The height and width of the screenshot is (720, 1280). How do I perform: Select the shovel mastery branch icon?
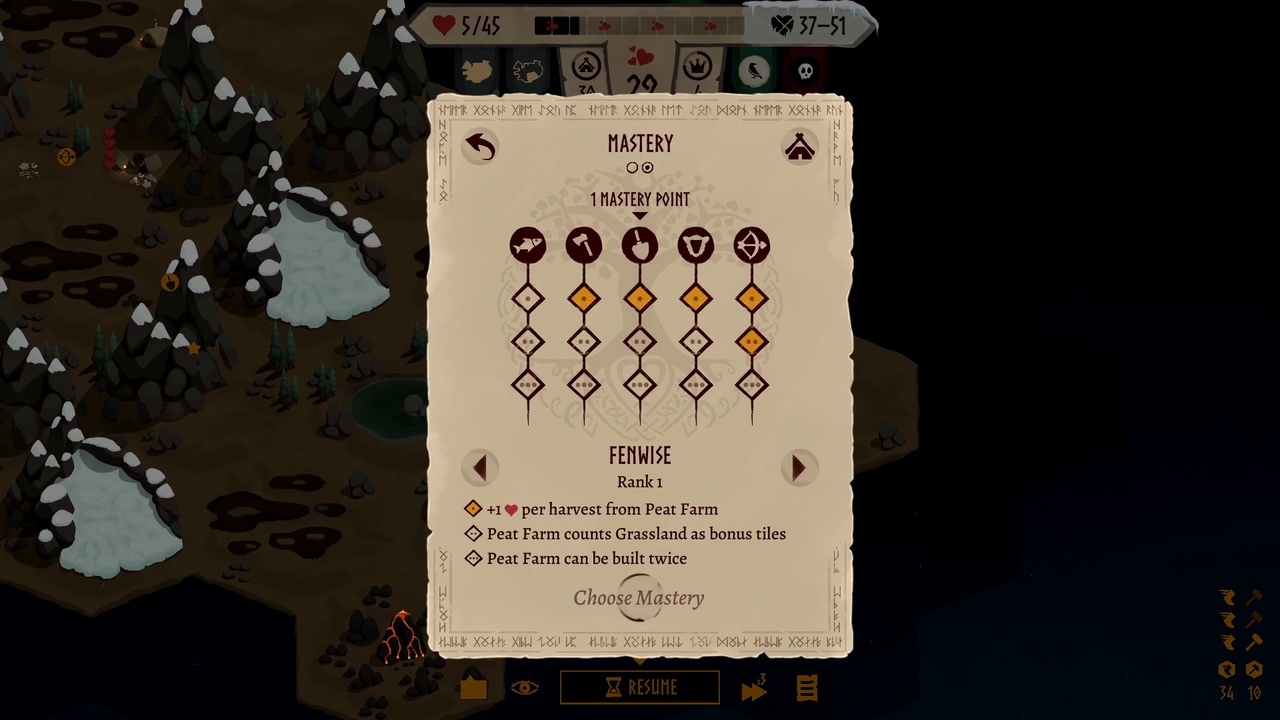point(640,245)
